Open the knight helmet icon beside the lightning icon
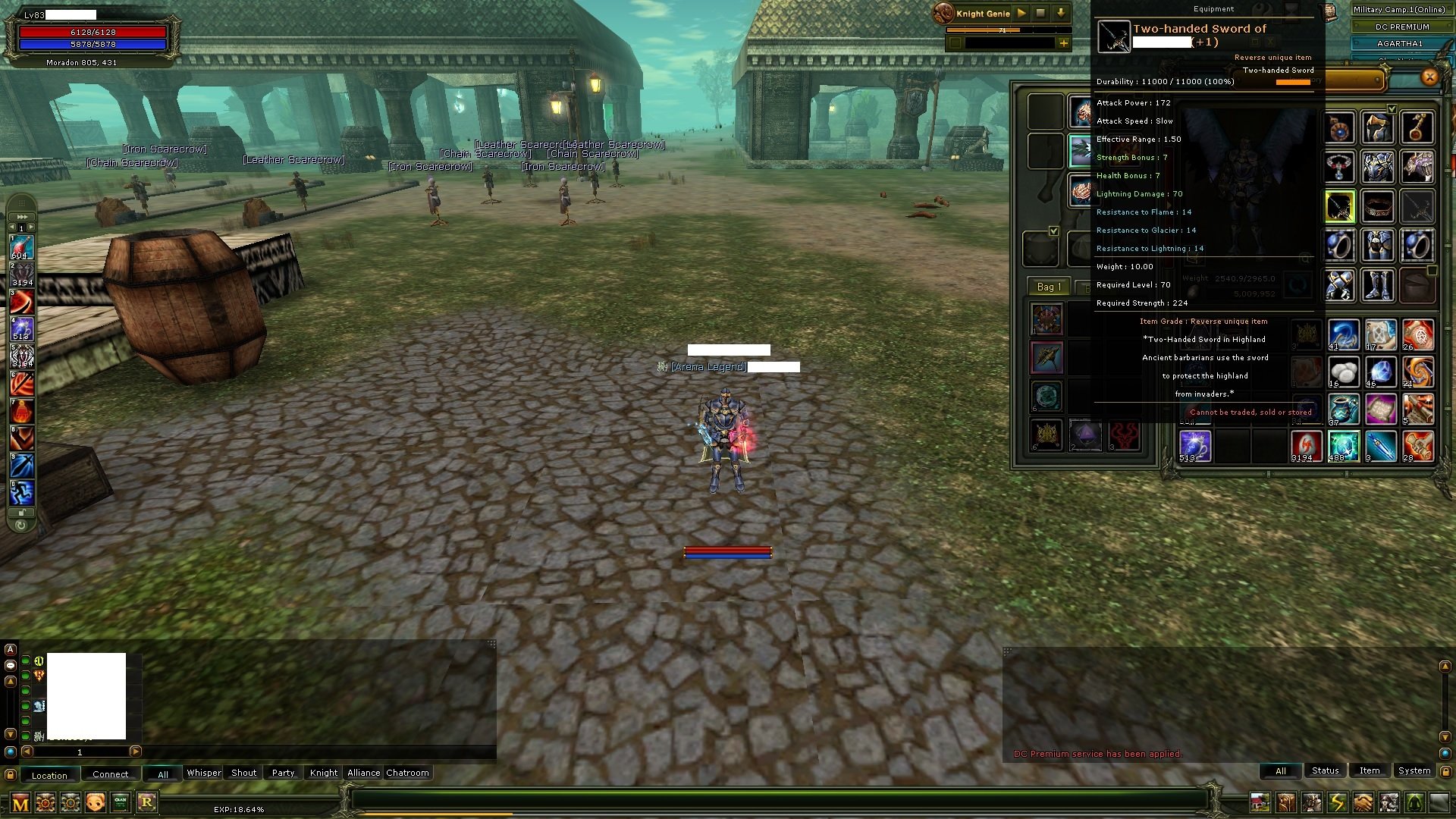Viewport: 1456px width, 819px height. pos(1311,802)
